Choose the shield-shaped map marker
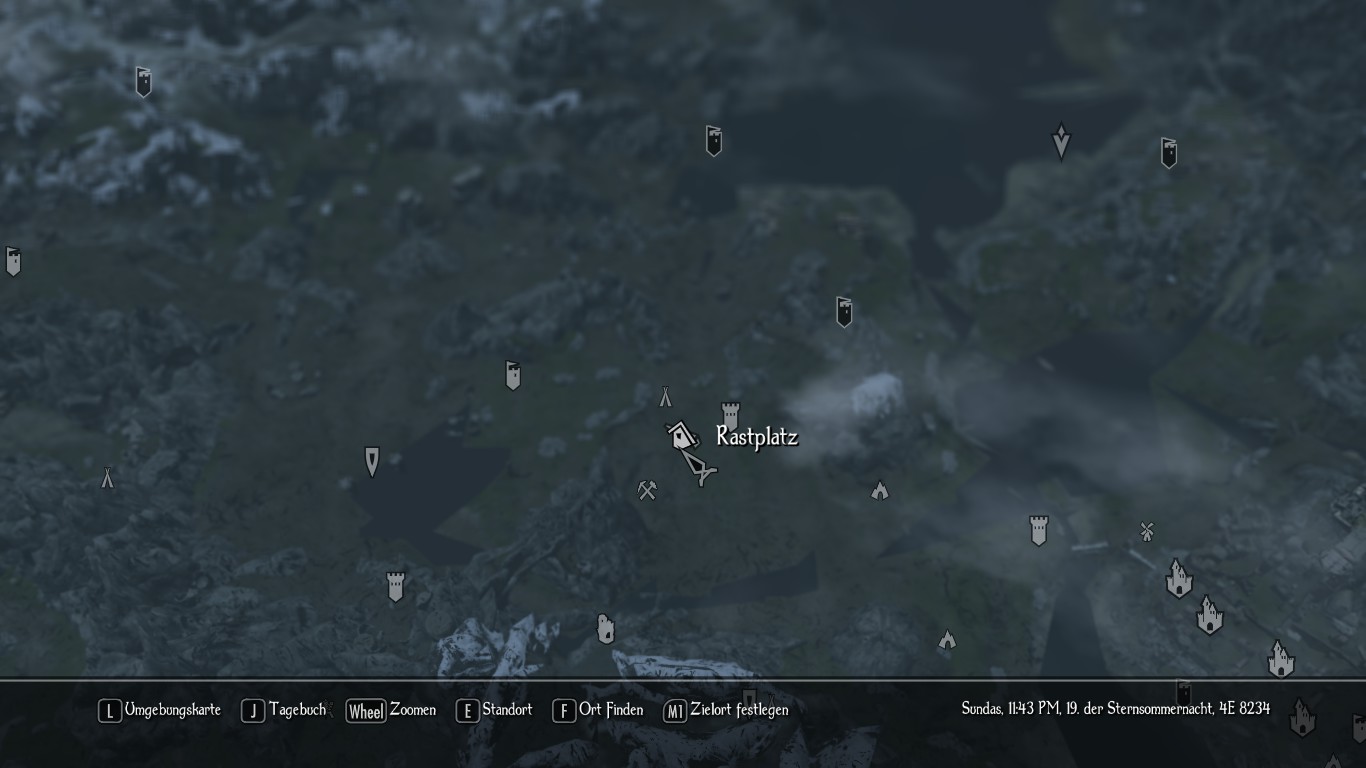Viewport: 1366px width, 768px height. pos(372,461)
